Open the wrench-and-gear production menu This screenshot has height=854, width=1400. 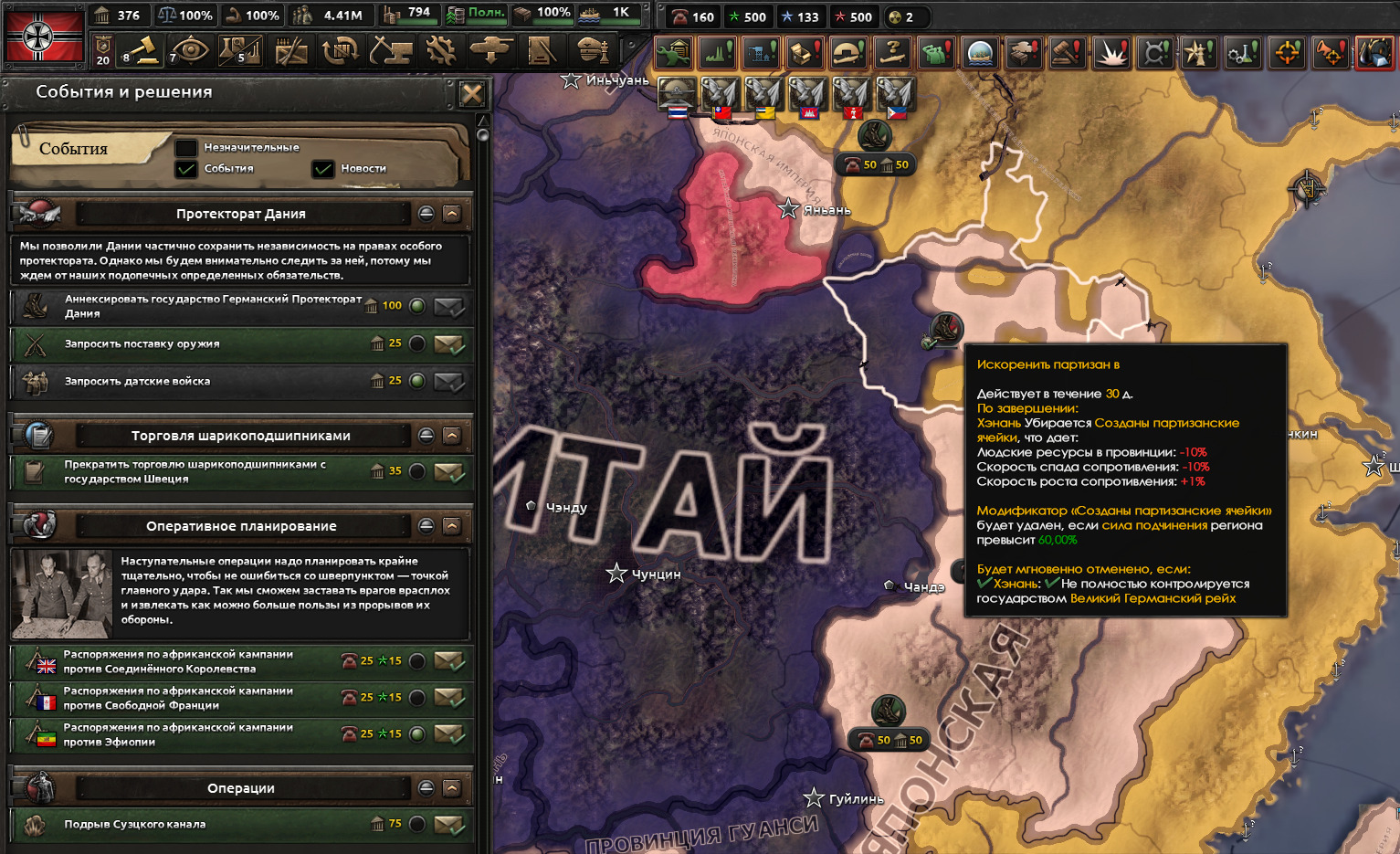click(441, 51)
